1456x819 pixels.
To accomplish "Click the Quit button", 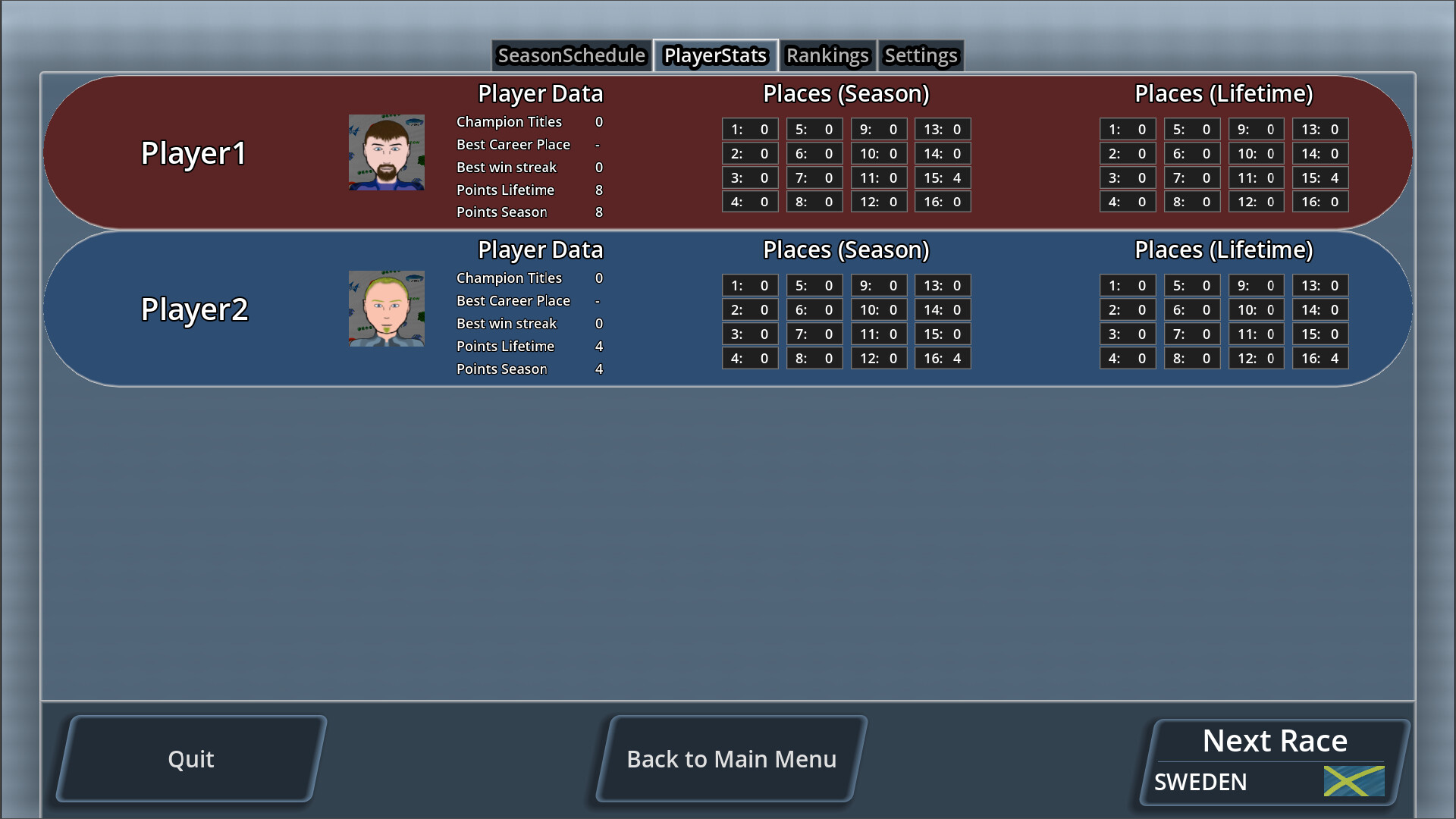I will [x=191, y=758].
